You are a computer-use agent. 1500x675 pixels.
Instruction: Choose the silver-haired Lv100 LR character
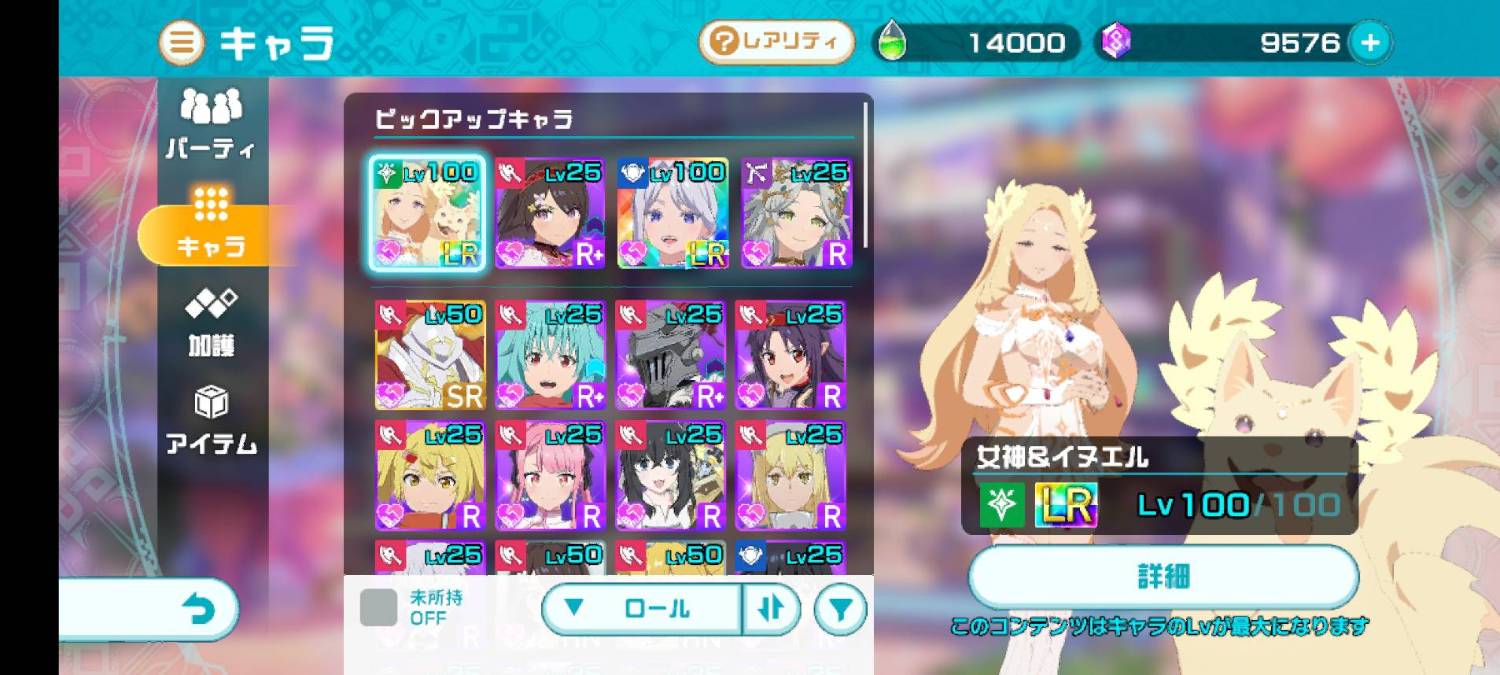672,213
